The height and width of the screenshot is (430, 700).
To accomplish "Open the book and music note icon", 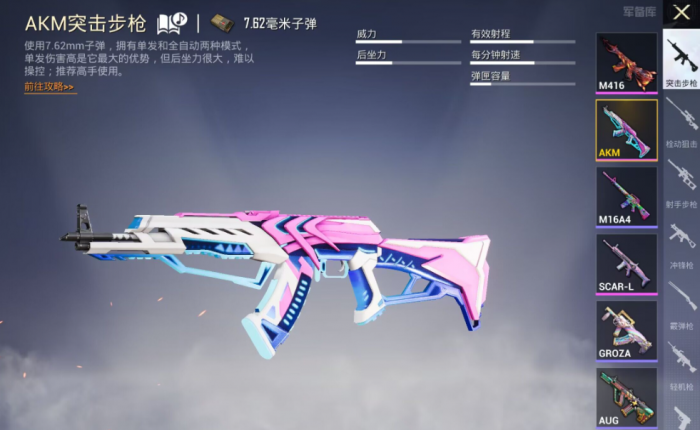I will point(171,21).
